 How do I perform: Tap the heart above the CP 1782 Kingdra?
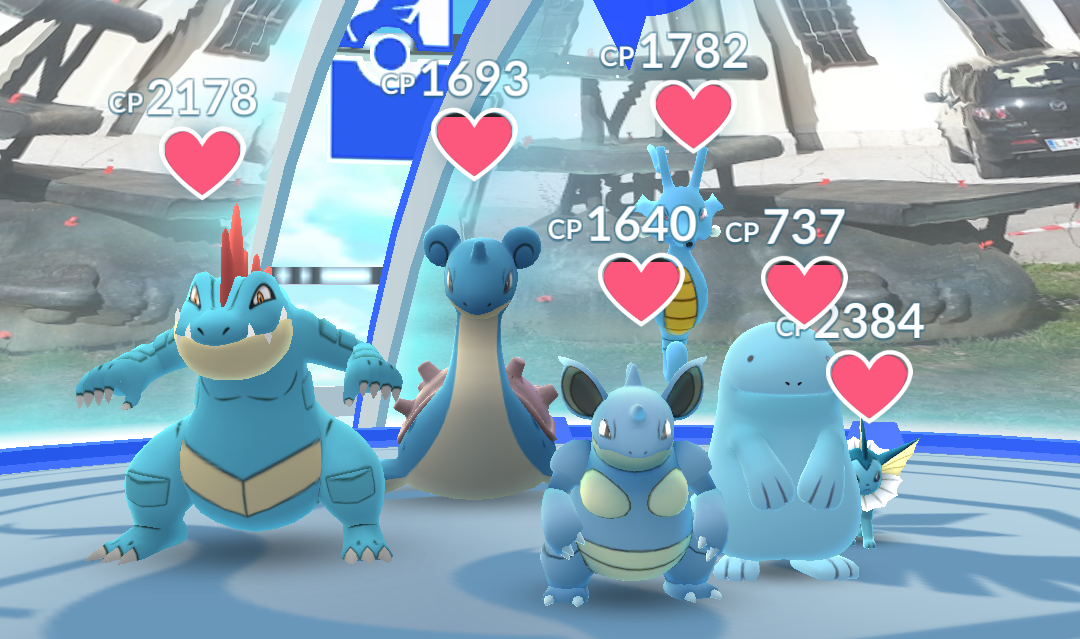pos(694,112)
